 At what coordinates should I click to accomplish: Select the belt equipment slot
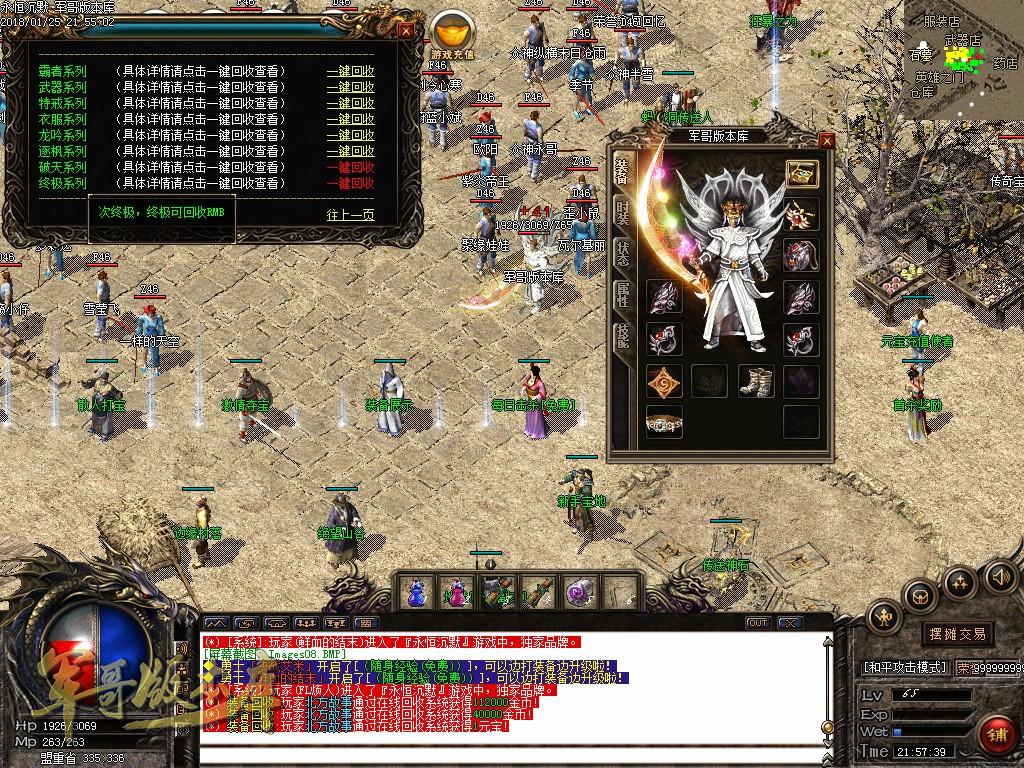point(664,423)
